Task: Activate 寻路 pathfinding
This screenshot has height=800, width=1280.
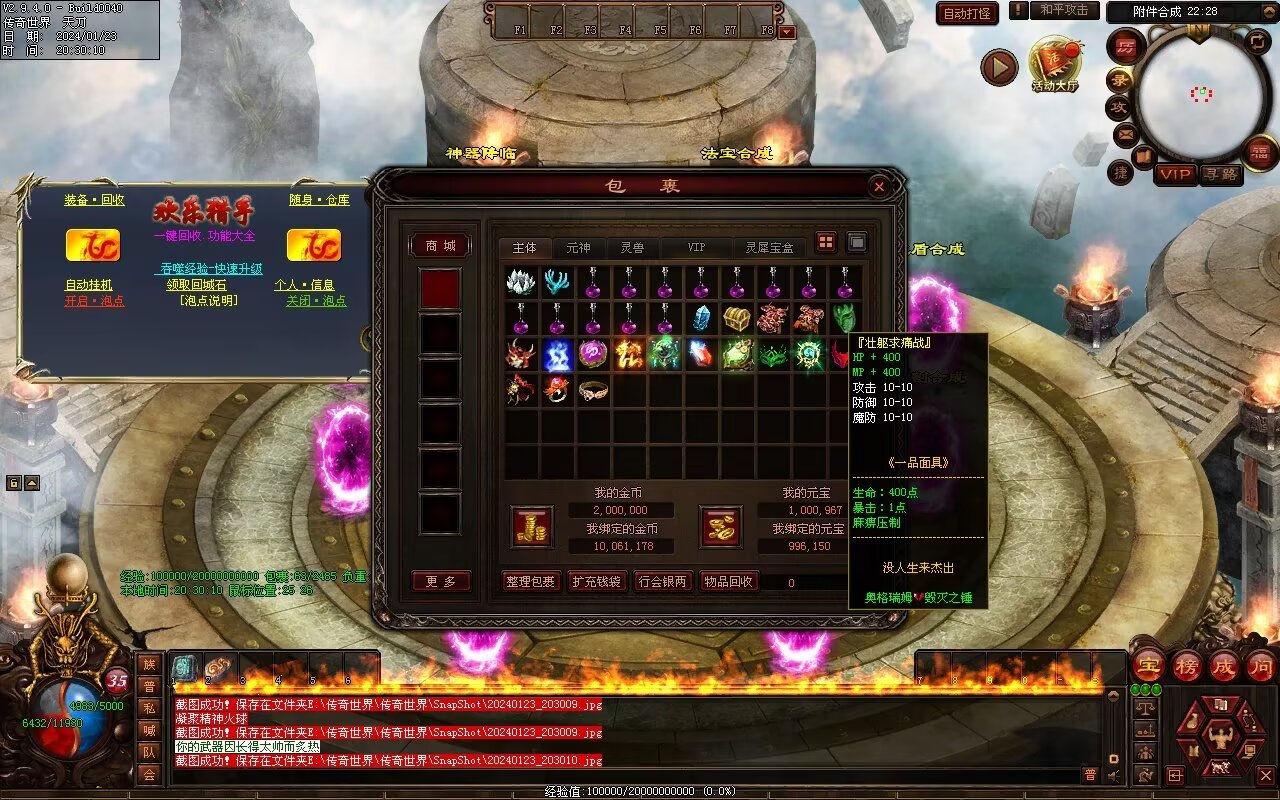Action: tap(1221, 174)
